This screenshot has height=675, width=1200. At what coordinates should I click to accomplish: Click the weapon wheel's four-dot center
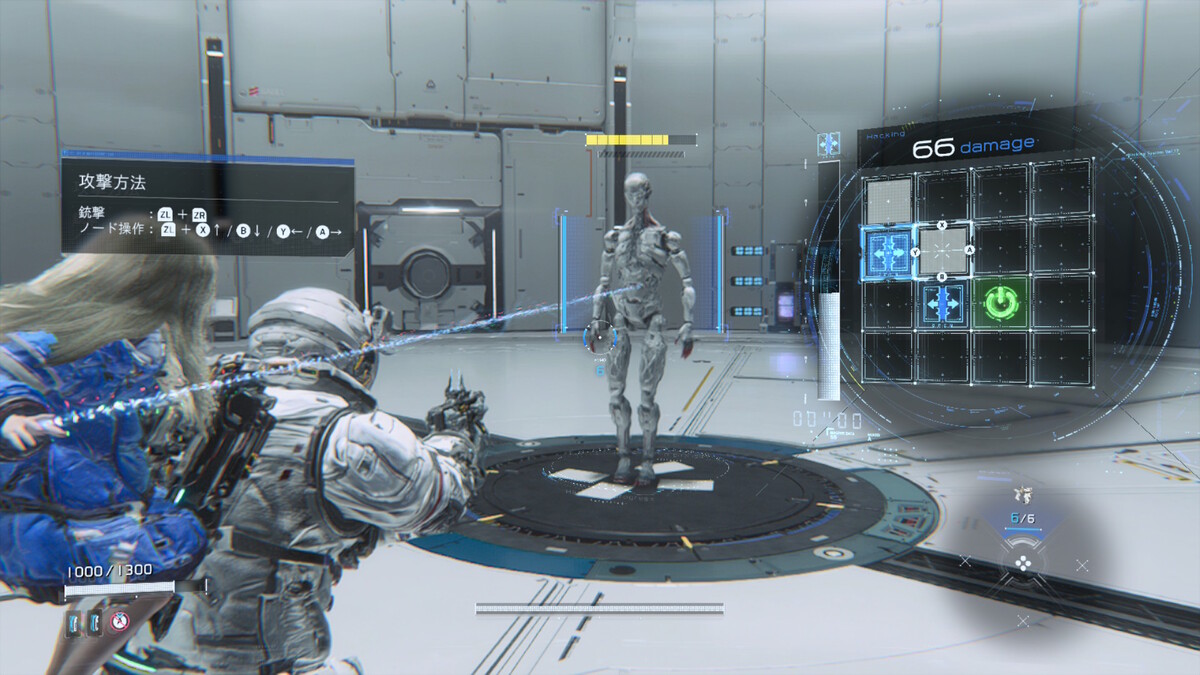pyautogui.click(x=1022, y=562)
